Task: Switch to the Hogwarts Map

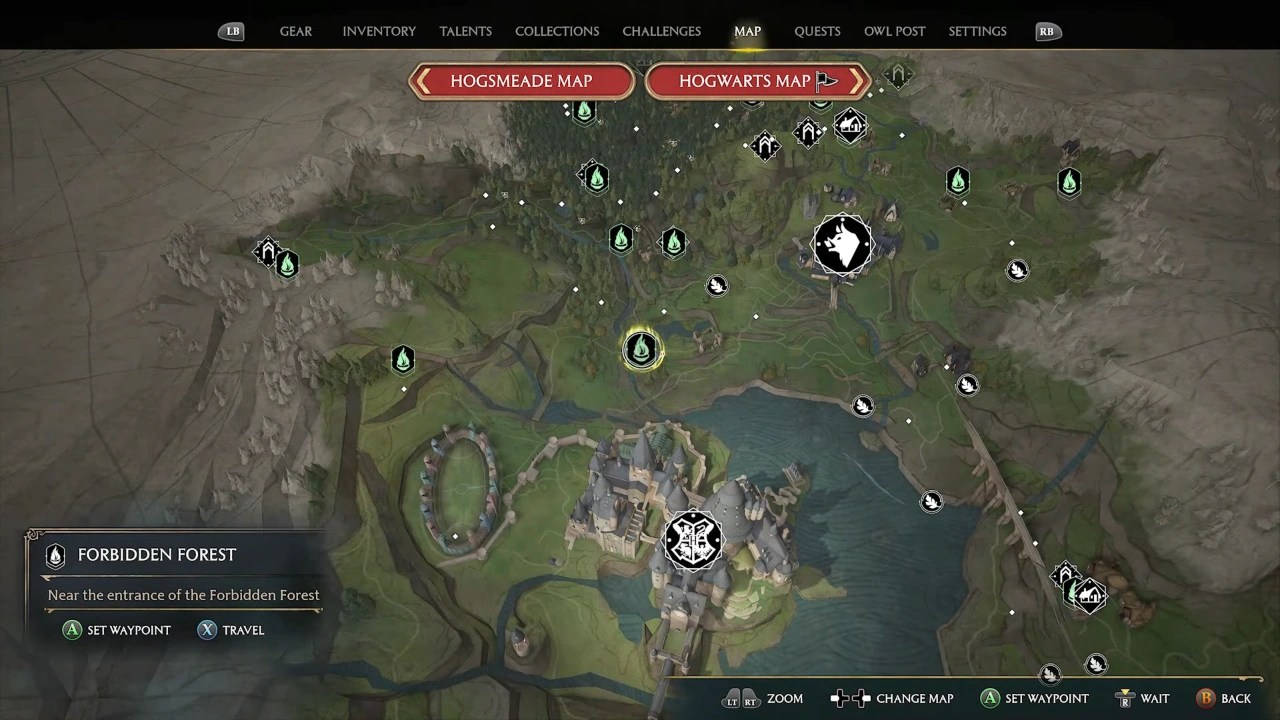Action: coord(757,81)
